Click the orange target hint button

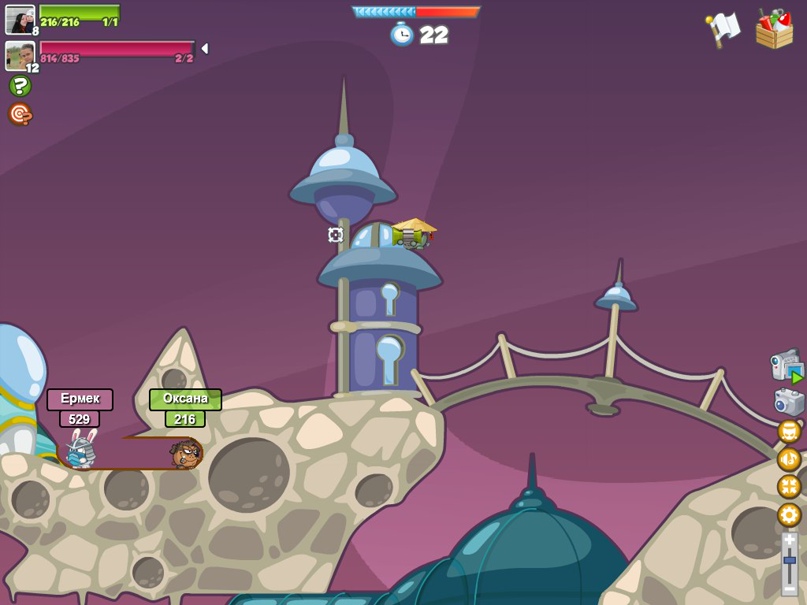coord(20,114)
